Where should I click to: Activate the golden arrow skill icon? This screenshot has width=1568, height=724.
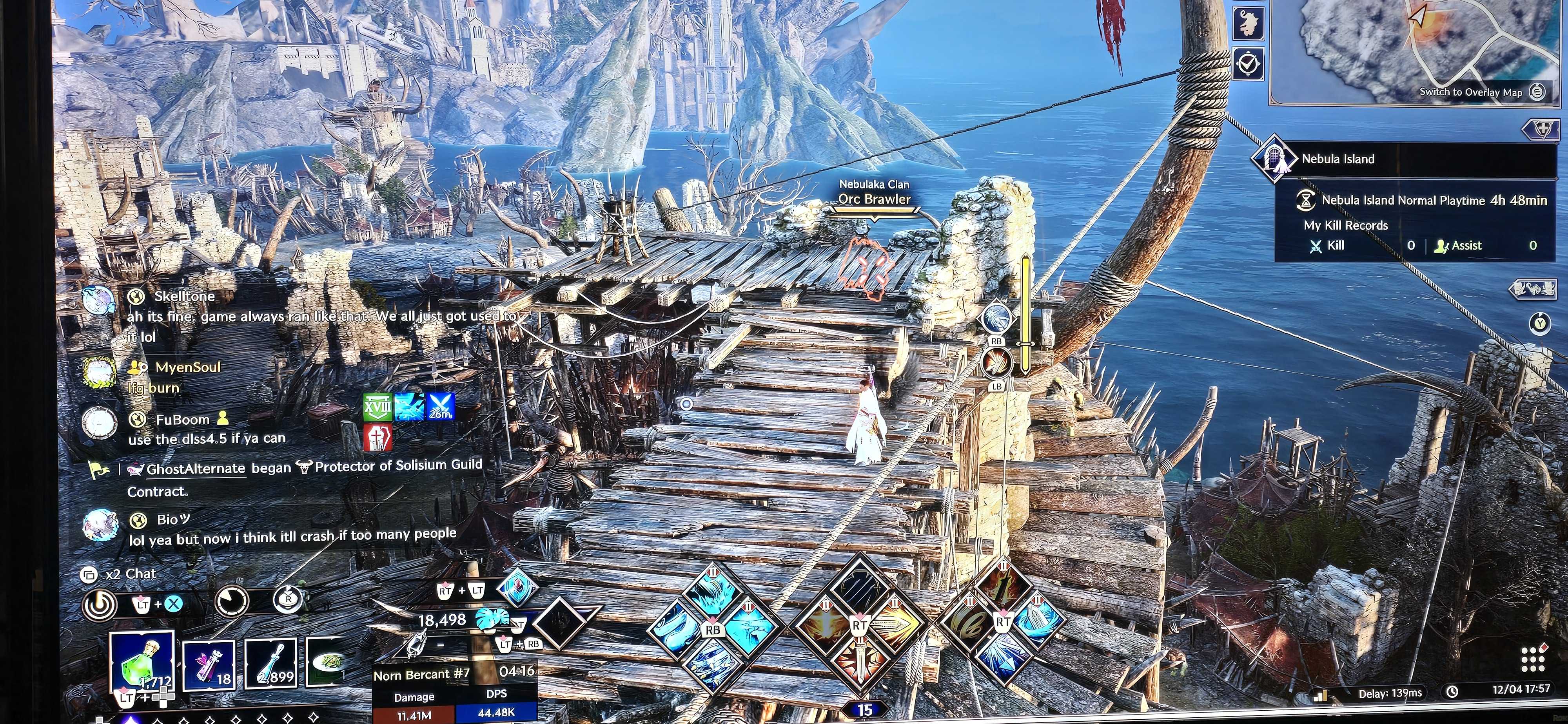[x=894, y=625]
